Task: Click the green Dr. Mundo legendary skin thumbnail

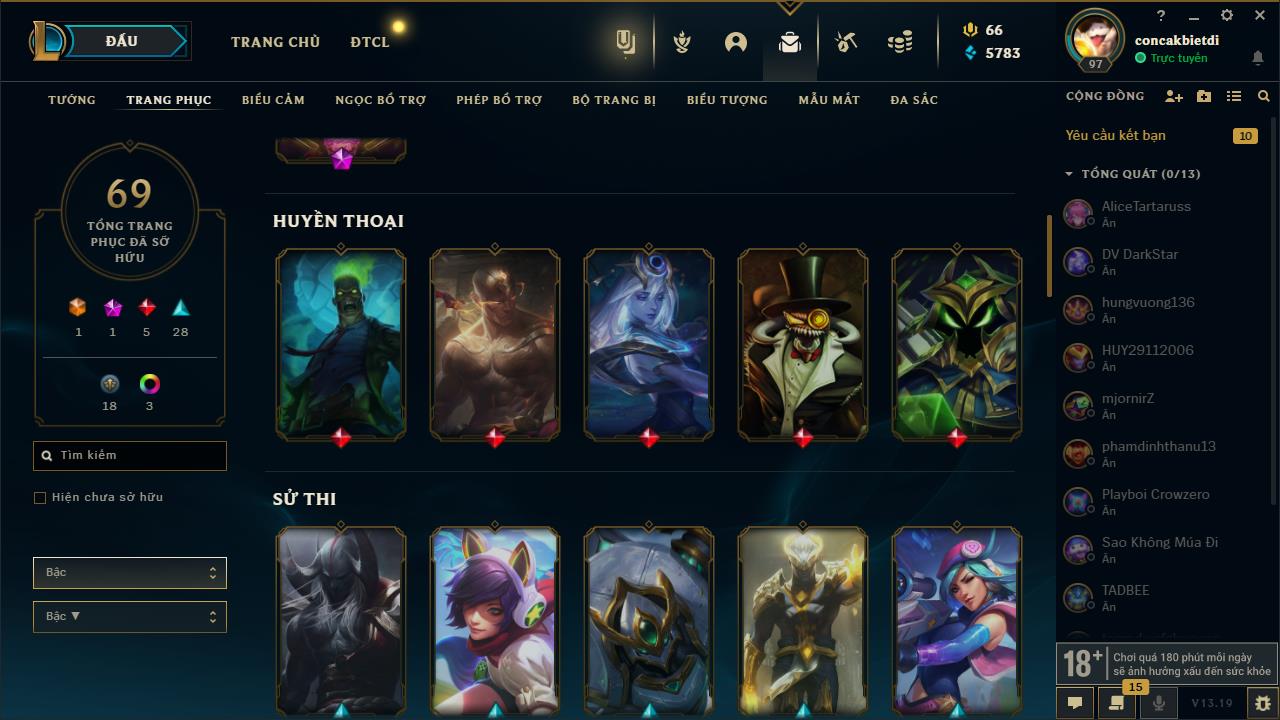Action: pos(340,344)
